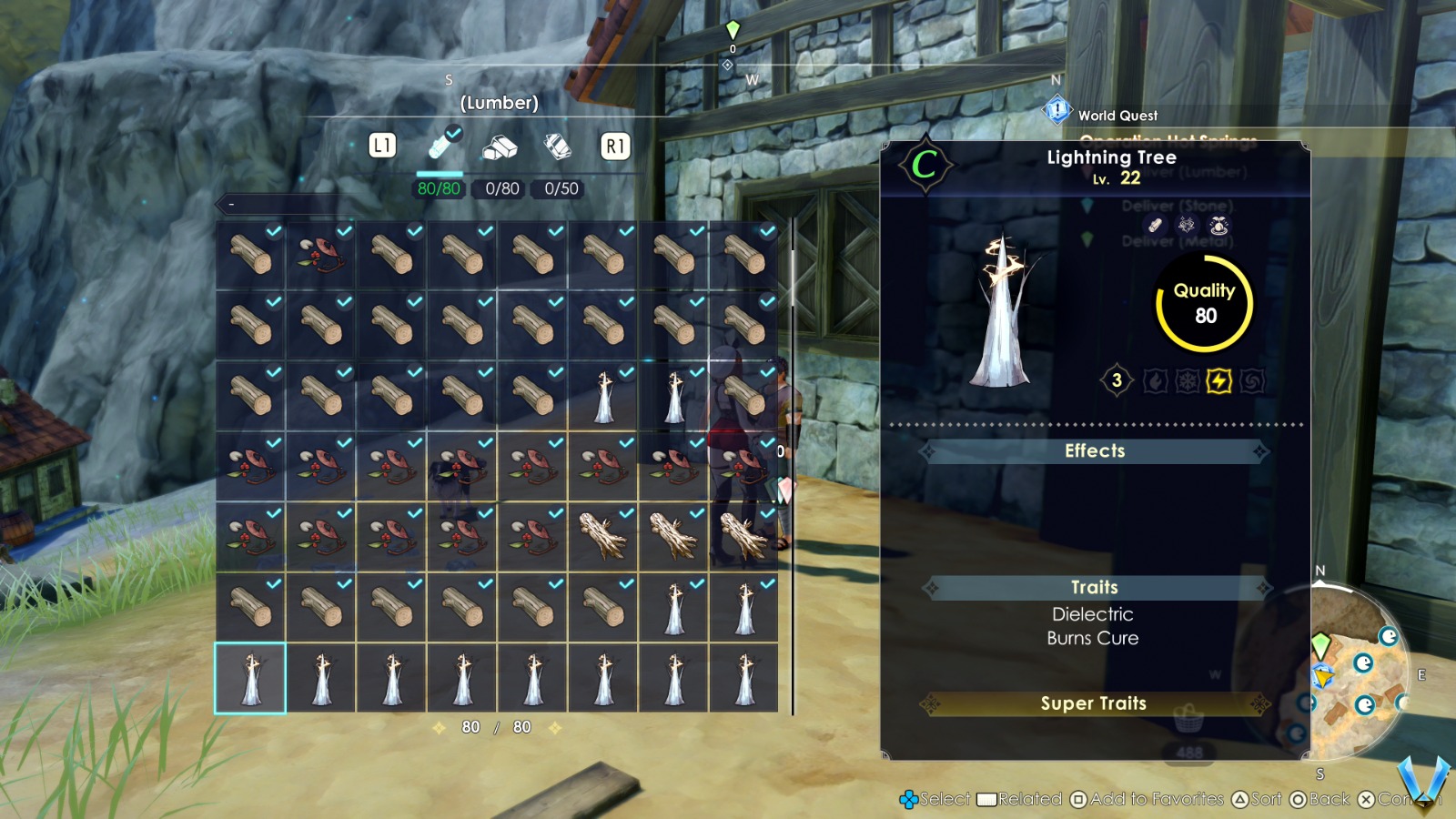Click the ice snowflake element icon

(x=1187, y=381)
